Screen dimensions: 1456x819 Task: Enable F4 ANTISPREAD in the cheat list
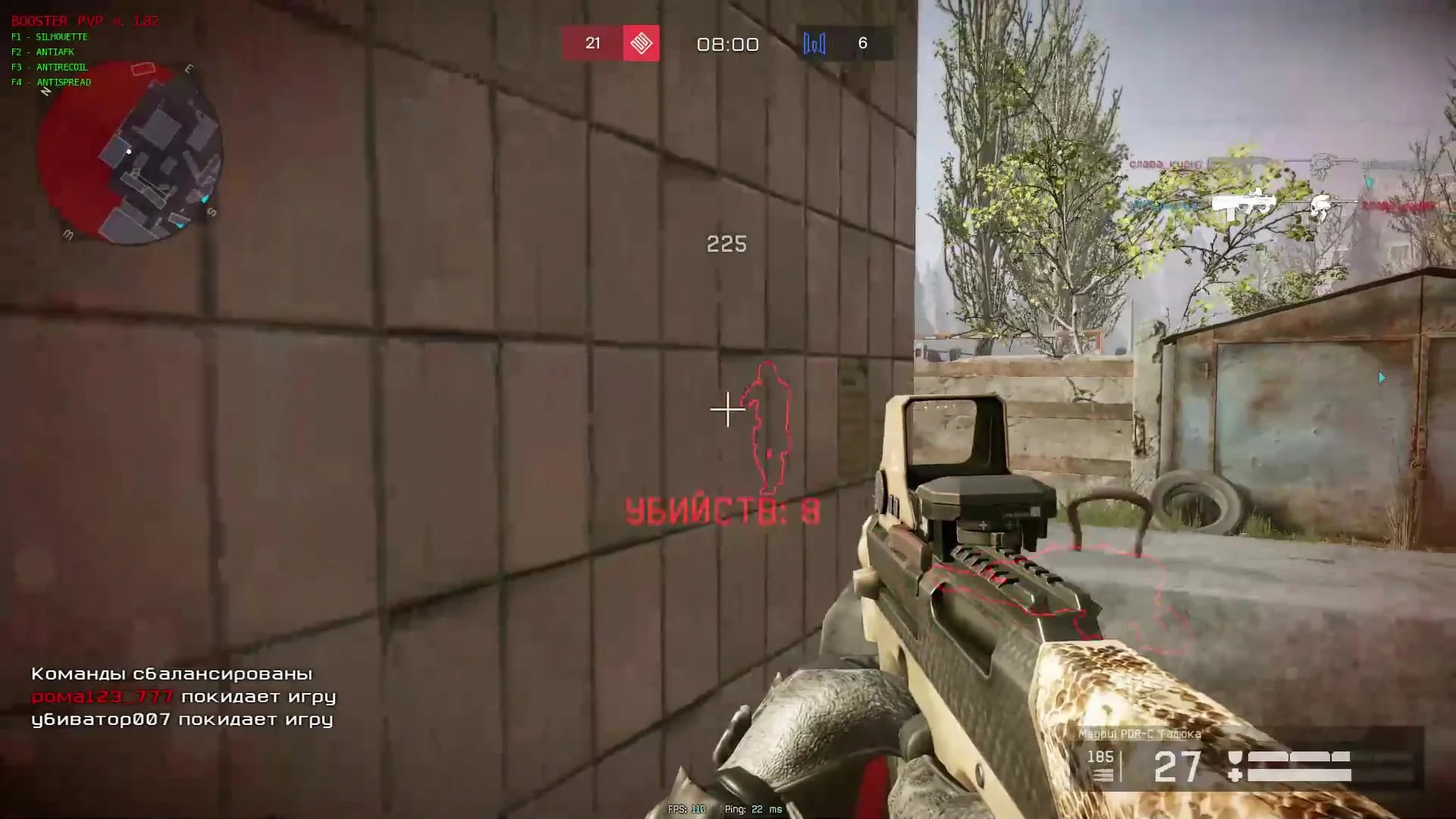51,82
